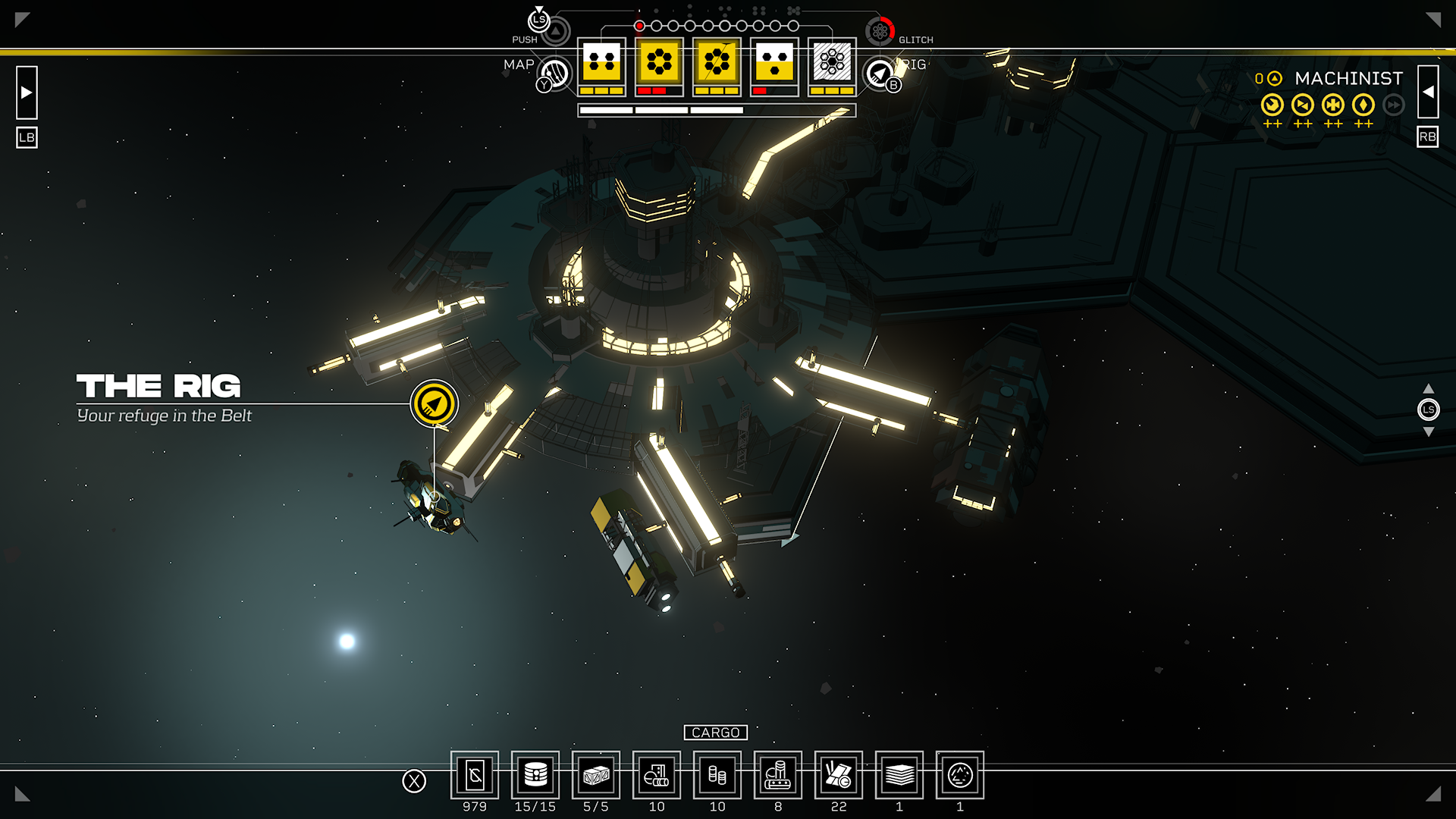Pick the cracked six die

pyautogui.click(x=717, y=64)
